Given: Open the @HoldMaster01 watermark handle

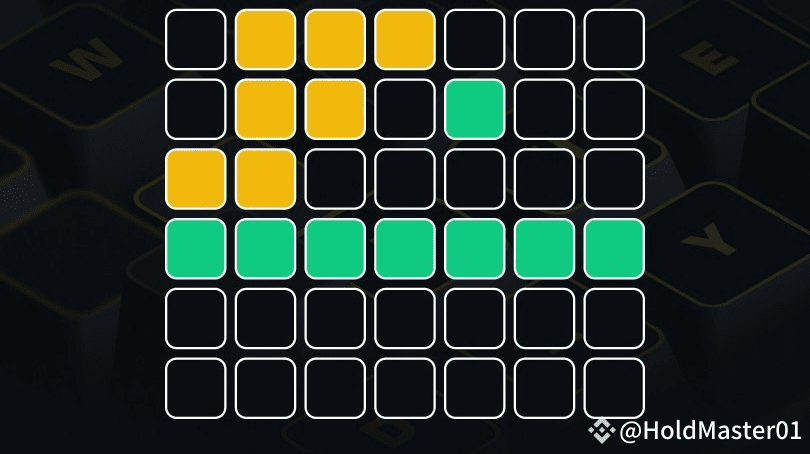Looking at the screenshot, I should 709,431.
